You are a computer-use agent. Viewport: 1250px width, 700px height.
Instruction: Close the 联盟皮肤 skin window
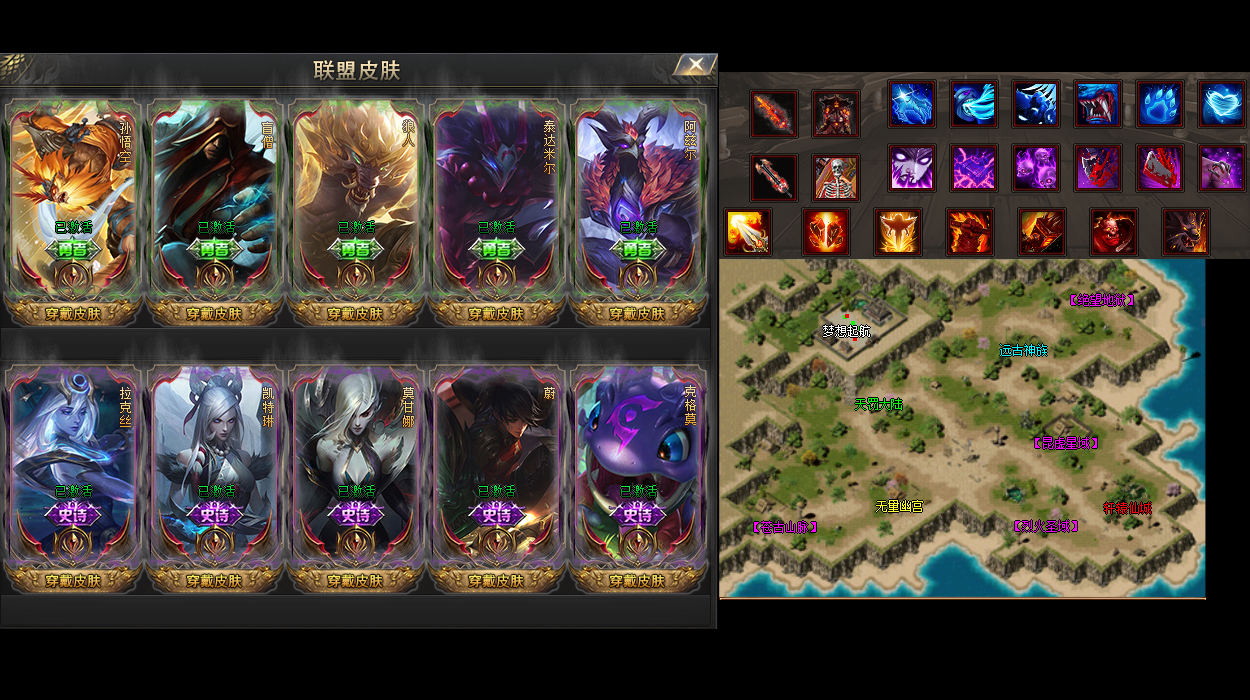(695, 66)
